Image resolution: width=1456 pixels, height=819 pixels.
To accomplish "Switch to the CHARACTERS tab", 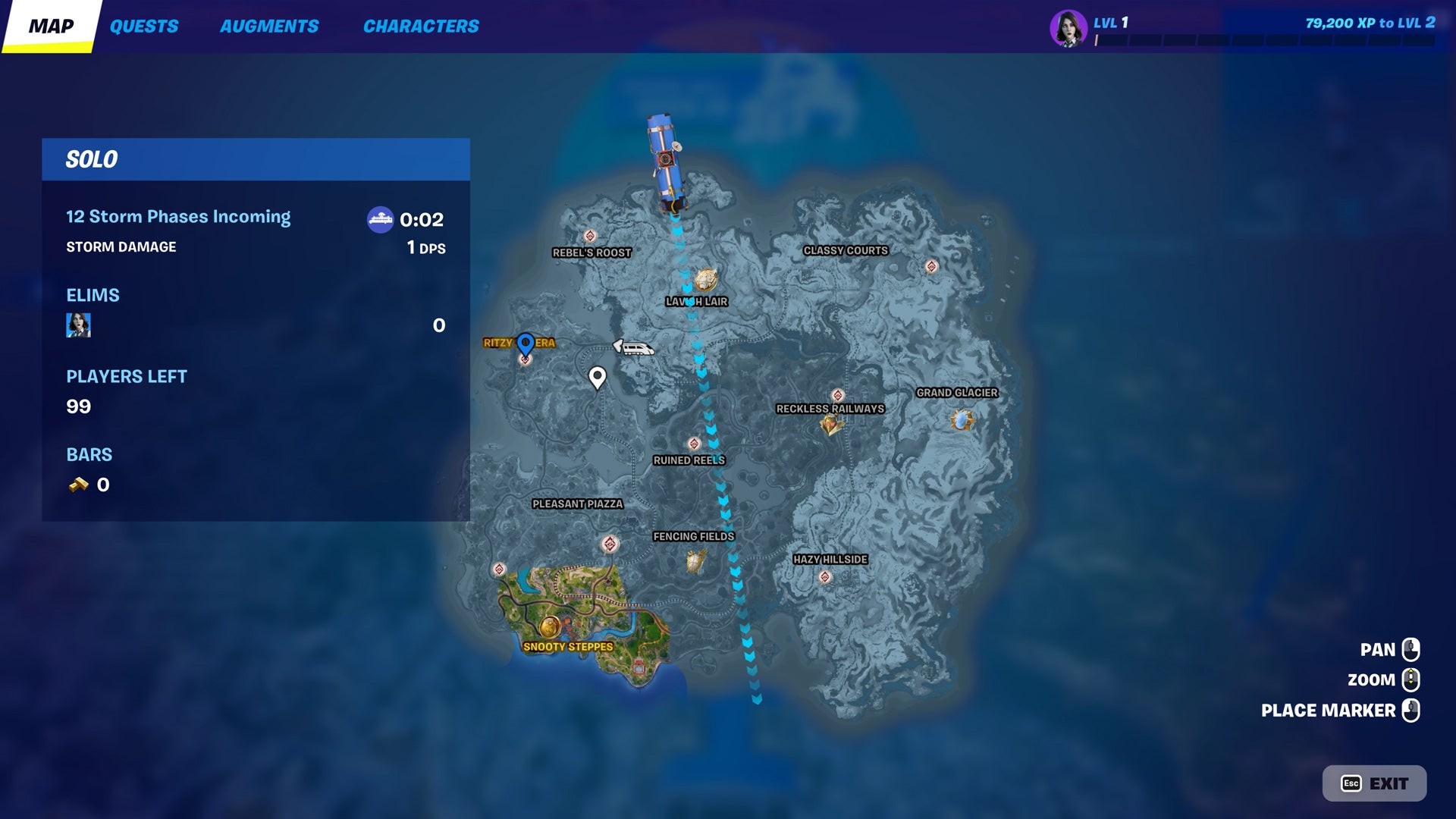I will click(x=420, y=25).
